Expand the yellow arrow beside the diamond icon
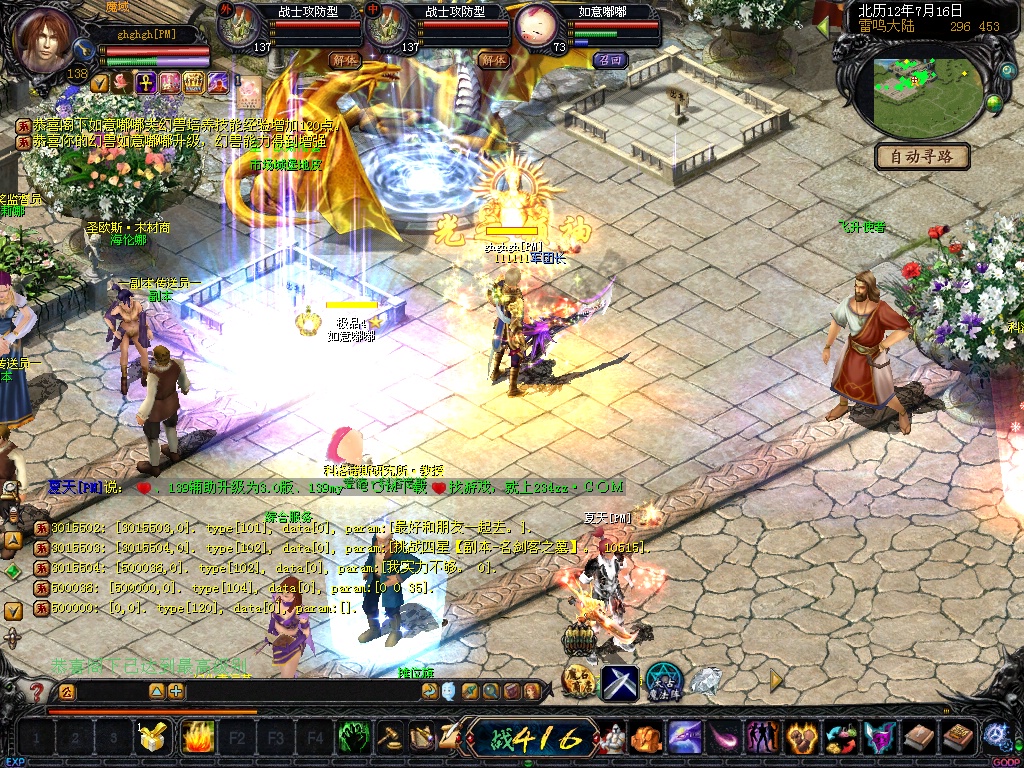1024x768 pixels. 775,680
